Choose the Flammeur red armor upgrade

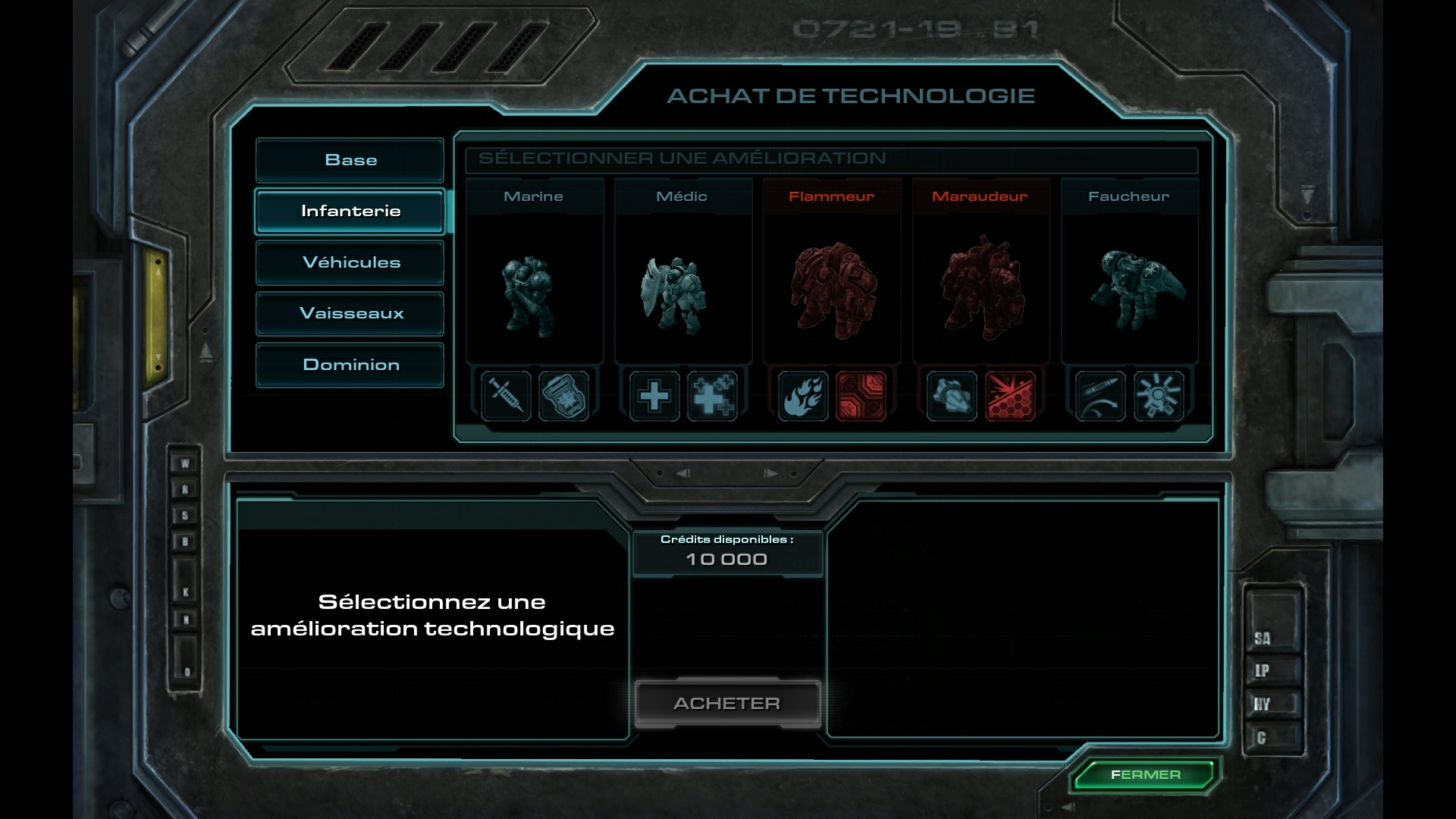[861, 395]
